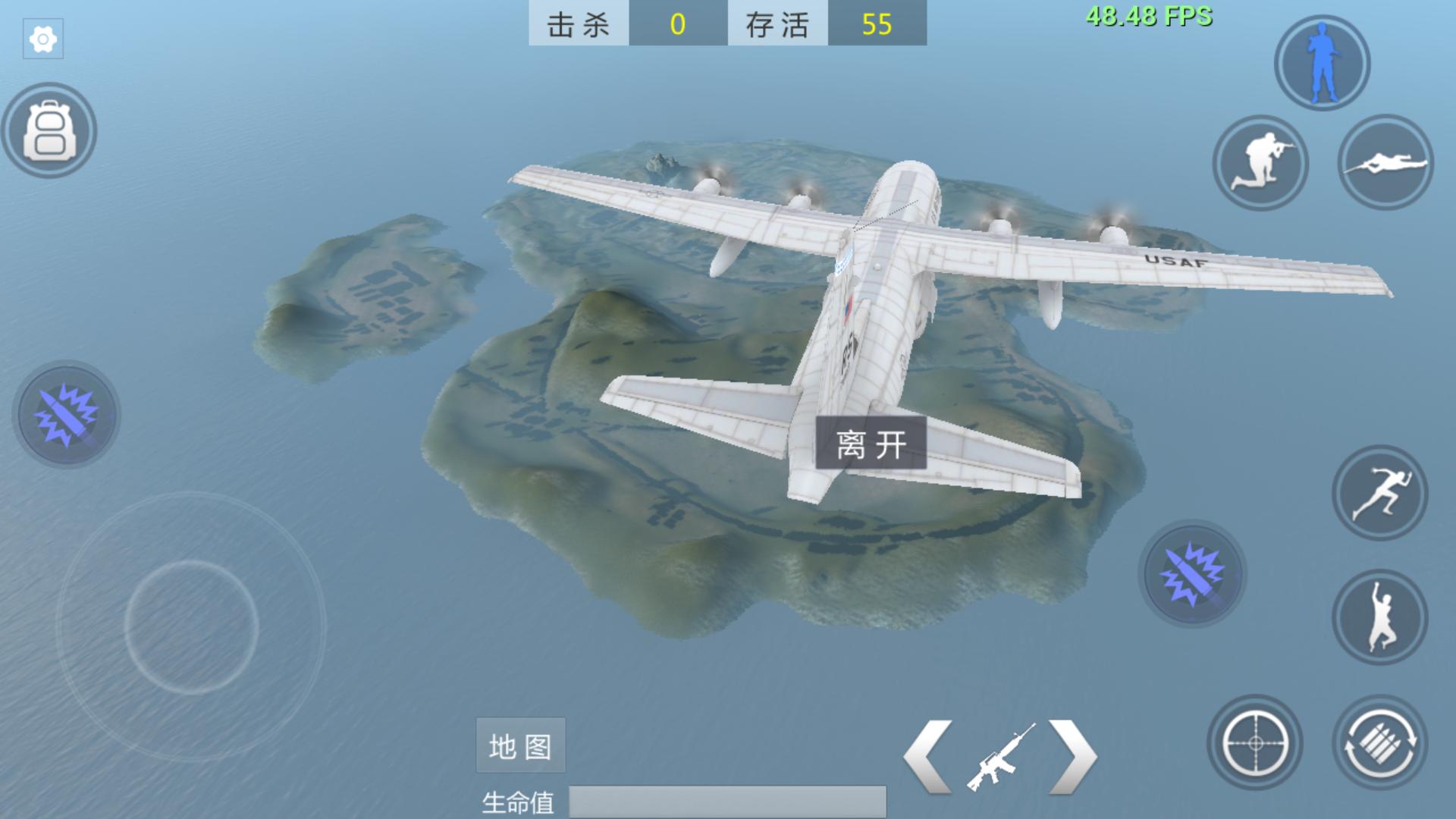1456x819 pixels.
Task: Tap the jump icon
Action: pyautogui.click(x=1379, y=617)
